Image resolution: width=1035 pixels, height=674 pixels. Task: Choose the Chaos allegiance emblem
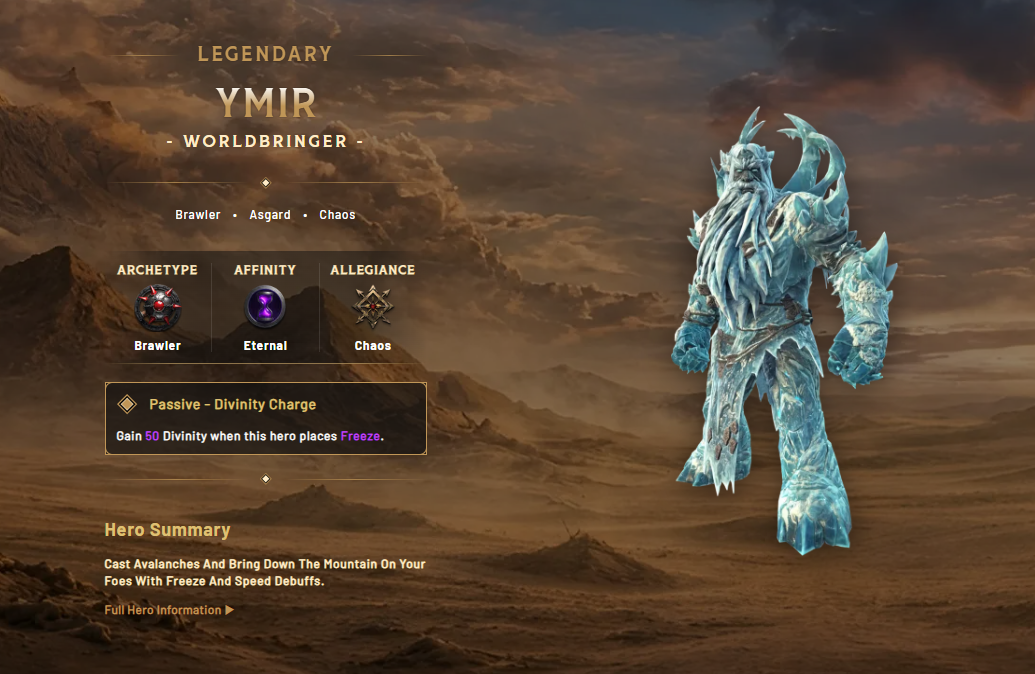[x=373, y=307]
